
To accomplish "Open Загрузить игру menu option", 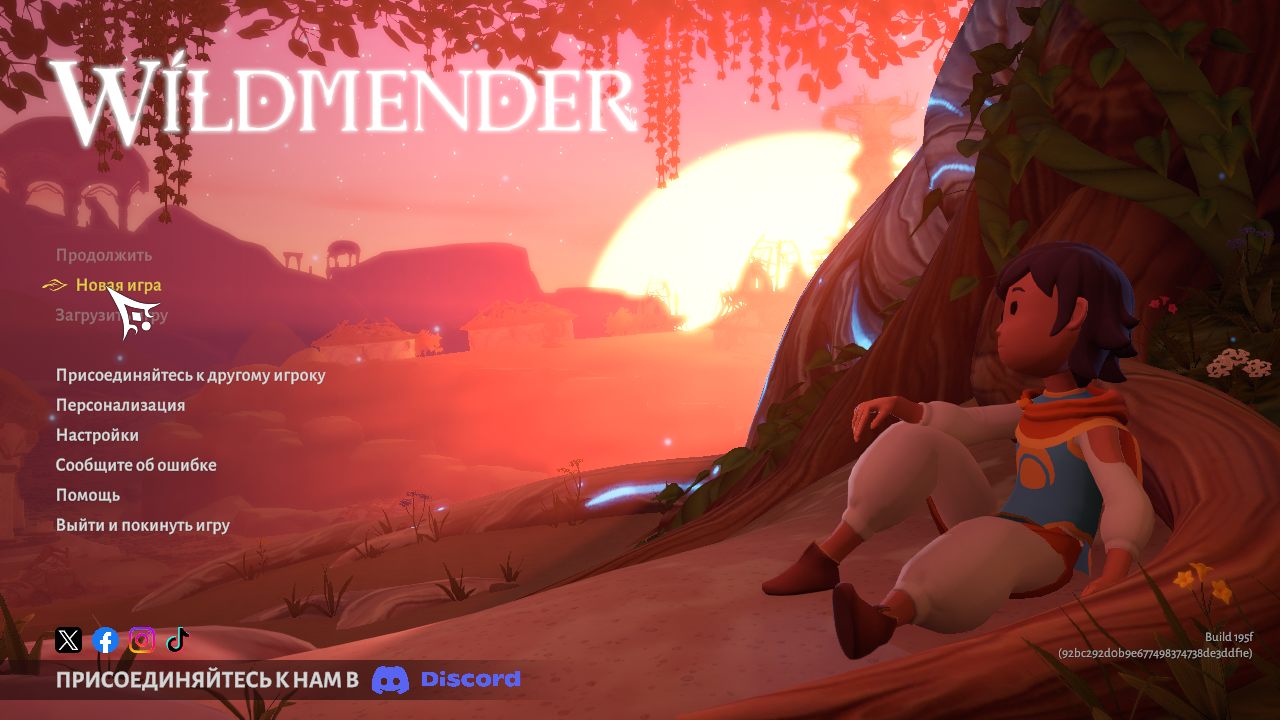I will point(110,315).
